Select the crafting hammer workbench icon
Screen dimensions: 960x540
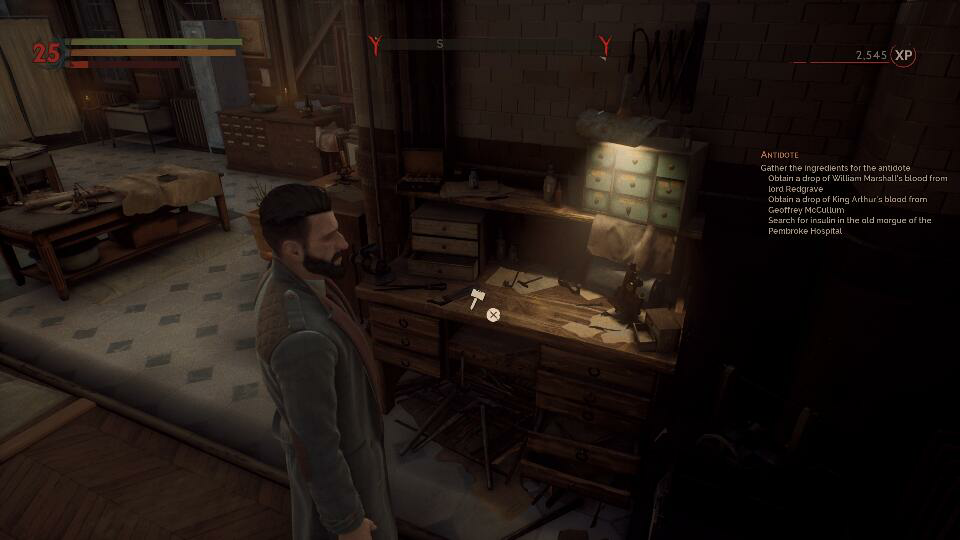[x=476, y=297]
